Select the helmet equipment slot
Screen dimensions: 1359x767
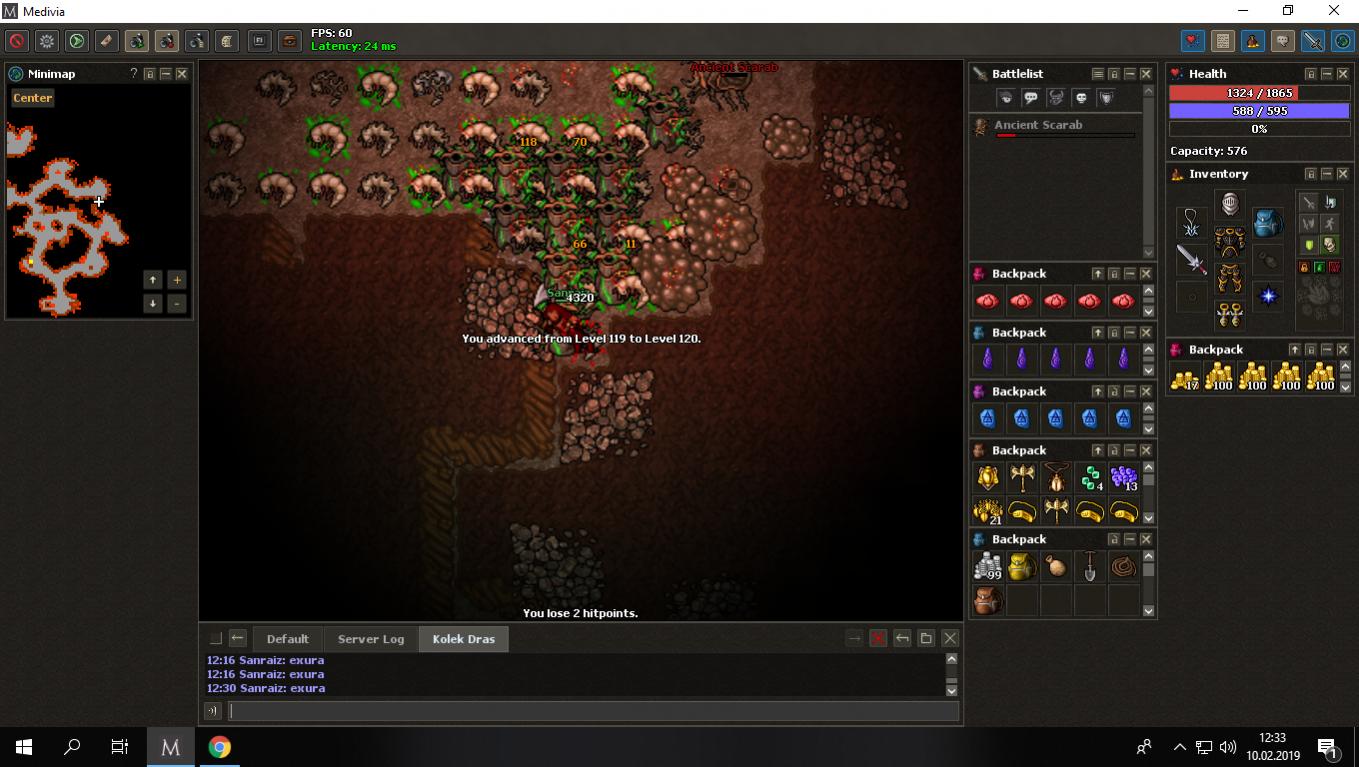(x=1229, y=204)
